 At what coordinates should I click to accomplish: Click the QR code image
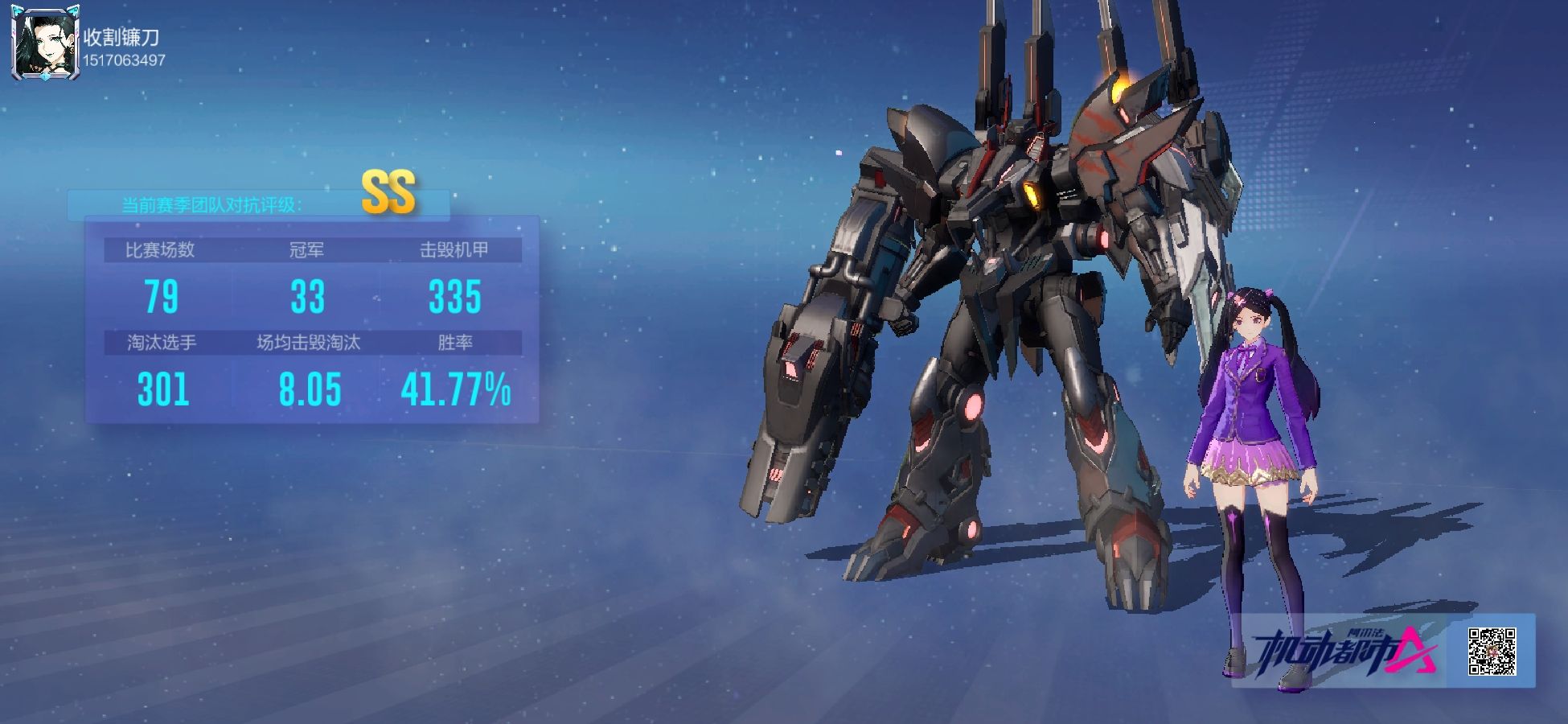(x=1492, y=651)
